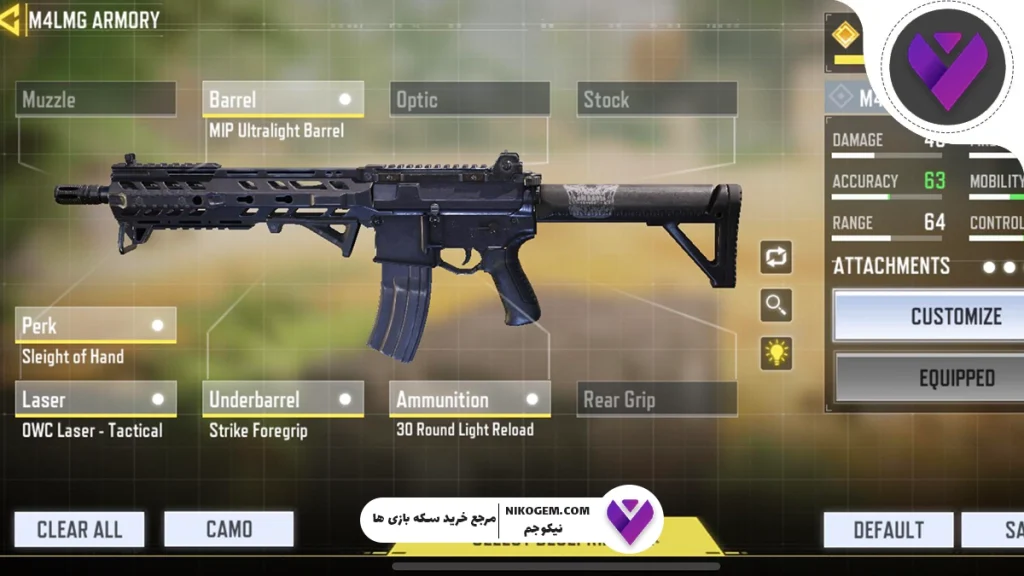Choose the Stock attachment slot

click(657, 99)
